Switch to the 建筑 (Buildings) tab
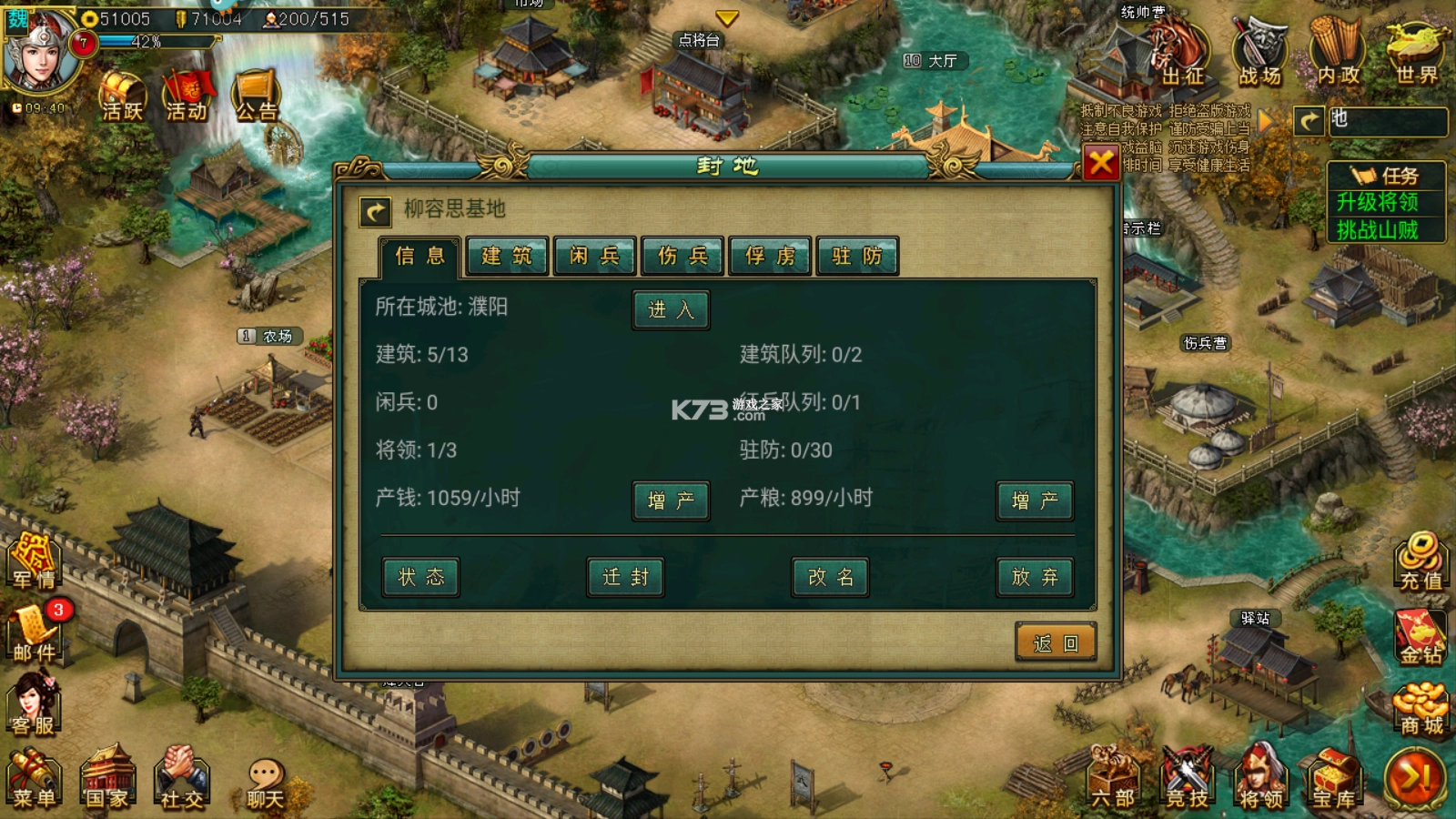This screenshot has height=819, width=1456. [506, 257]
